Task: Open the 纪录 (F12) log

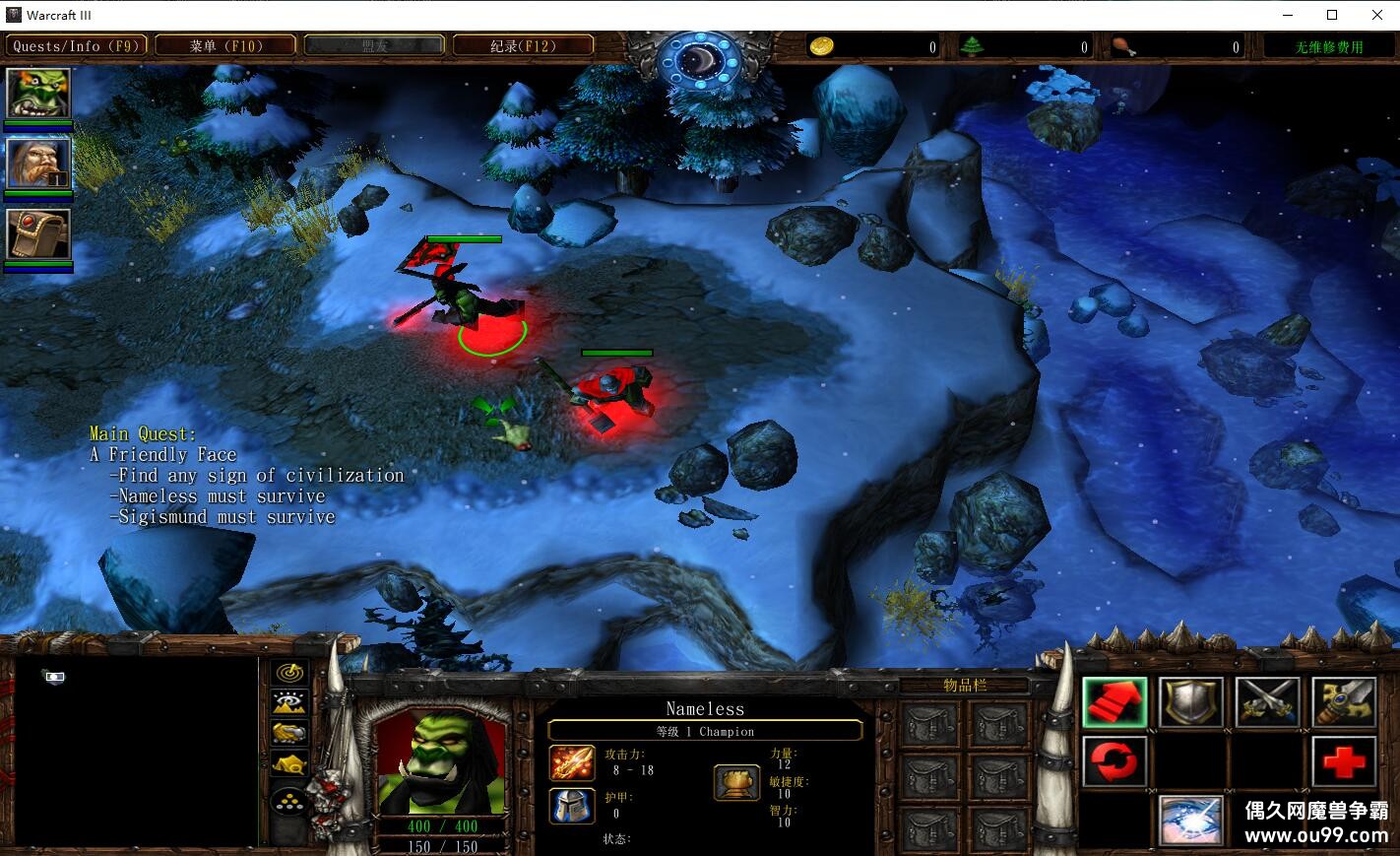Action: [523, 45]
